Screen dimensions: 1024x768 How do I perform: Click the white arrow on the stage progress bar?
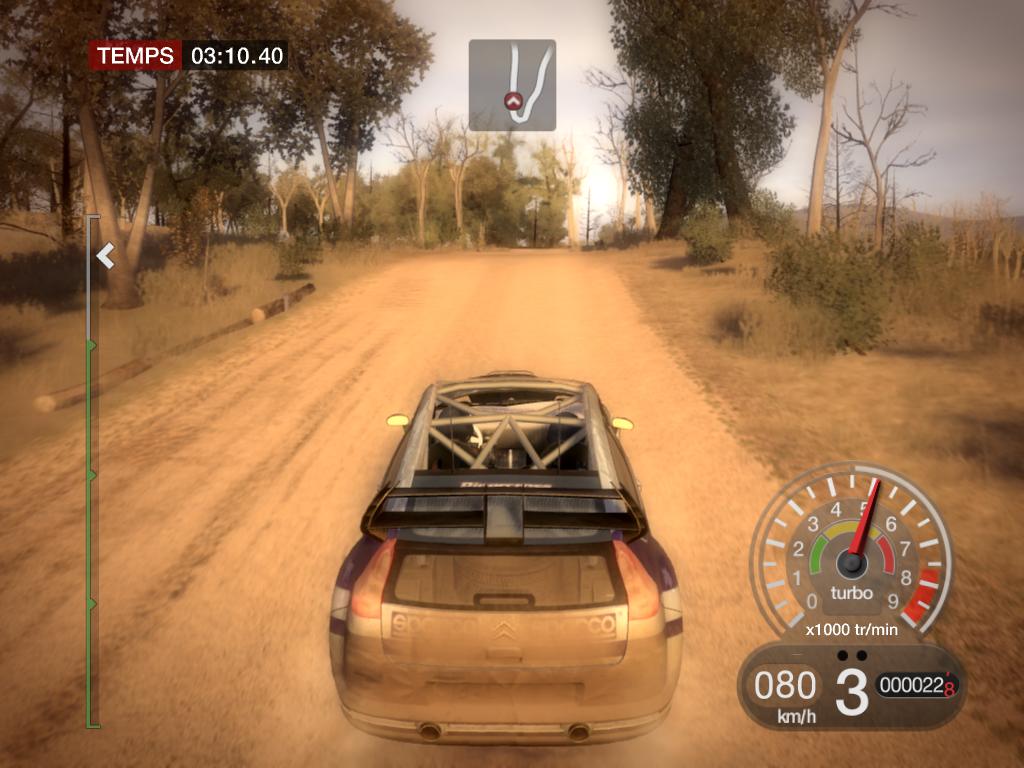point(105,257)
